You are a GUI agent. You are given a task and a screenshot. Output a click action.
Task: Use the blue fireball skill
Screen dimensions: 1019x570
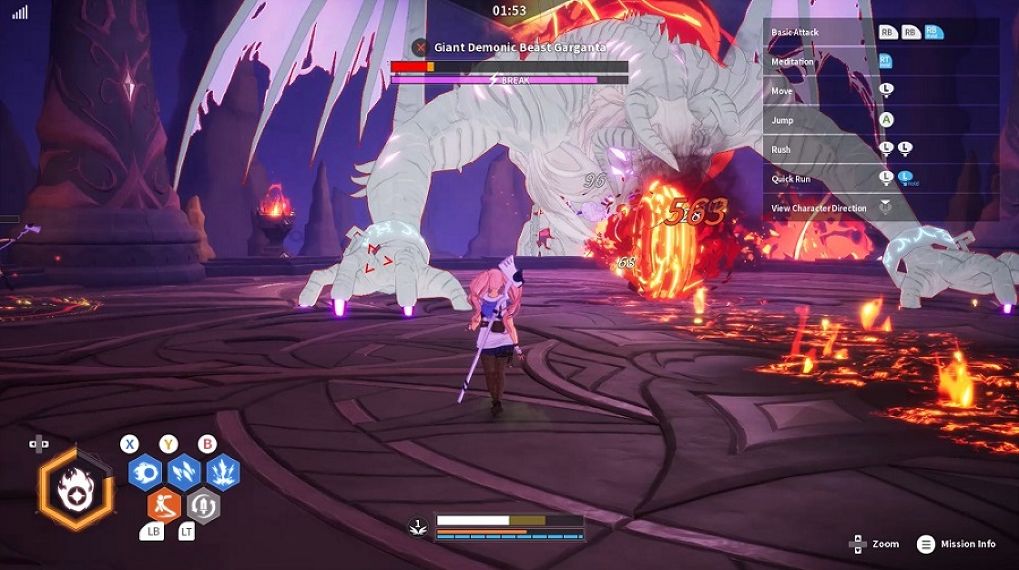click(x=145, y=471)
